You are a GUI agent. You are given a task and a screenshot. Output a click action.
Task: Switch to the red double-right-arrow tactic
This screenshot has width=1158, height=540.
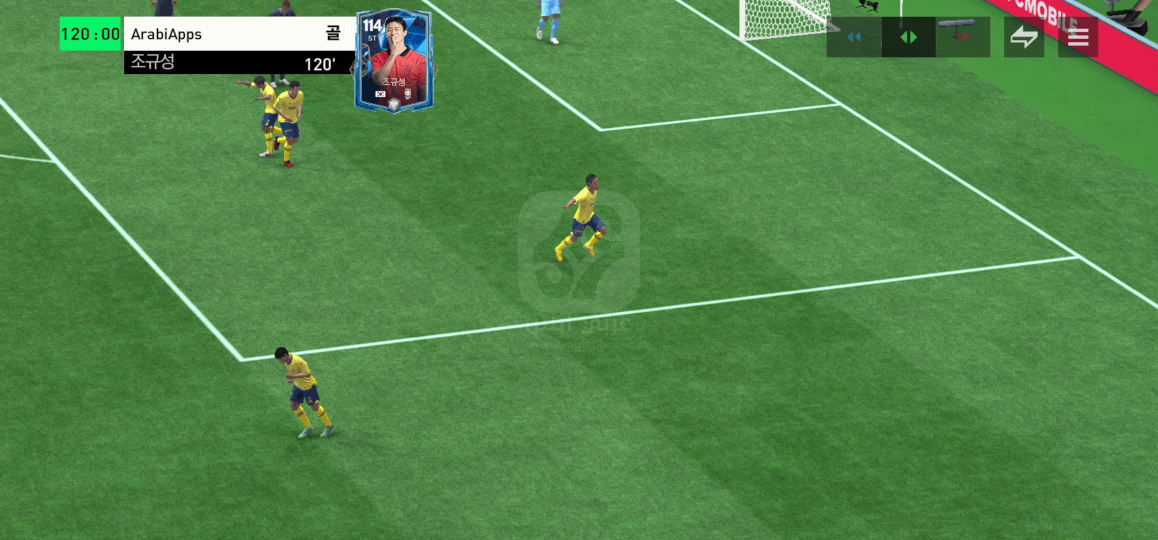(x=962, y=37)
